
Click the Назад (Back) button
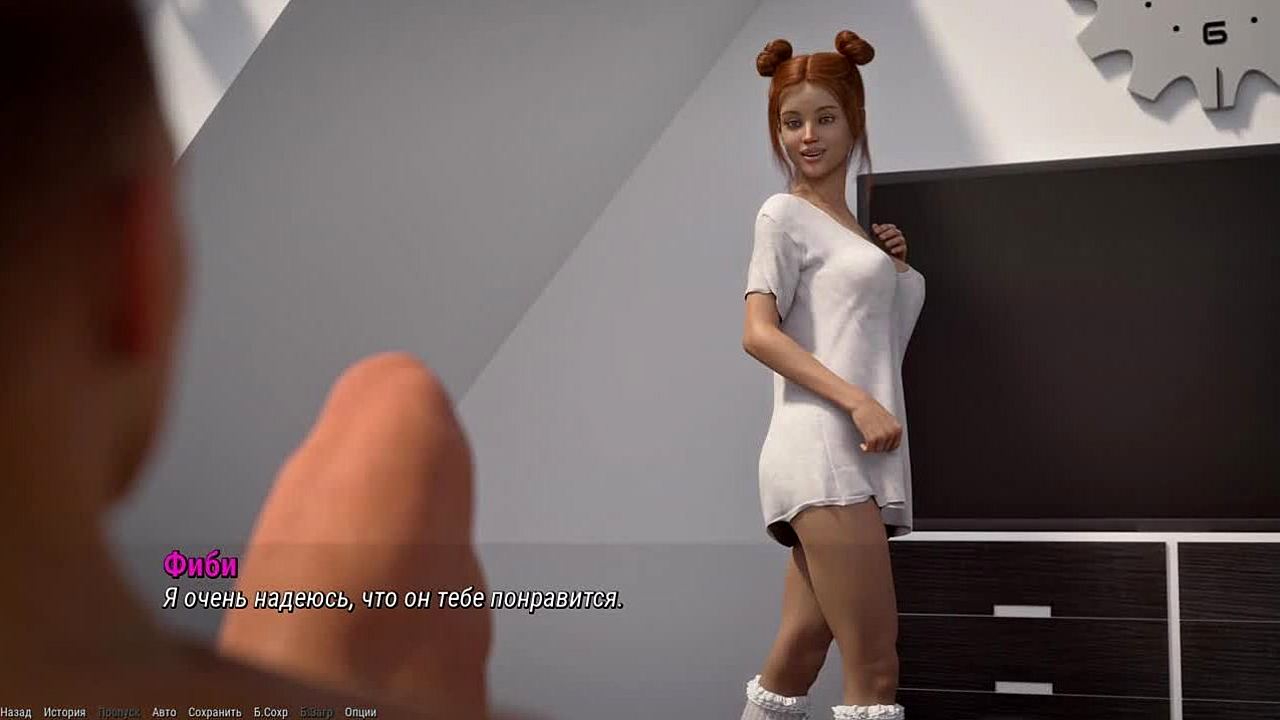coord(16,712)
